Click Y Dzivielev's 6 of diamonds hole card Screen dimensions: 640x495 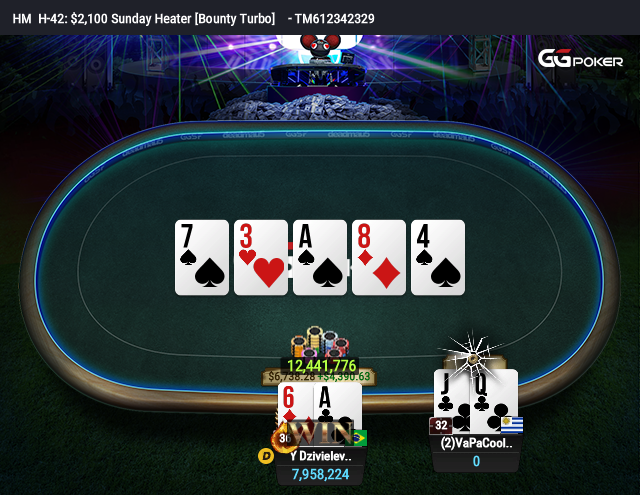point(292,408)
